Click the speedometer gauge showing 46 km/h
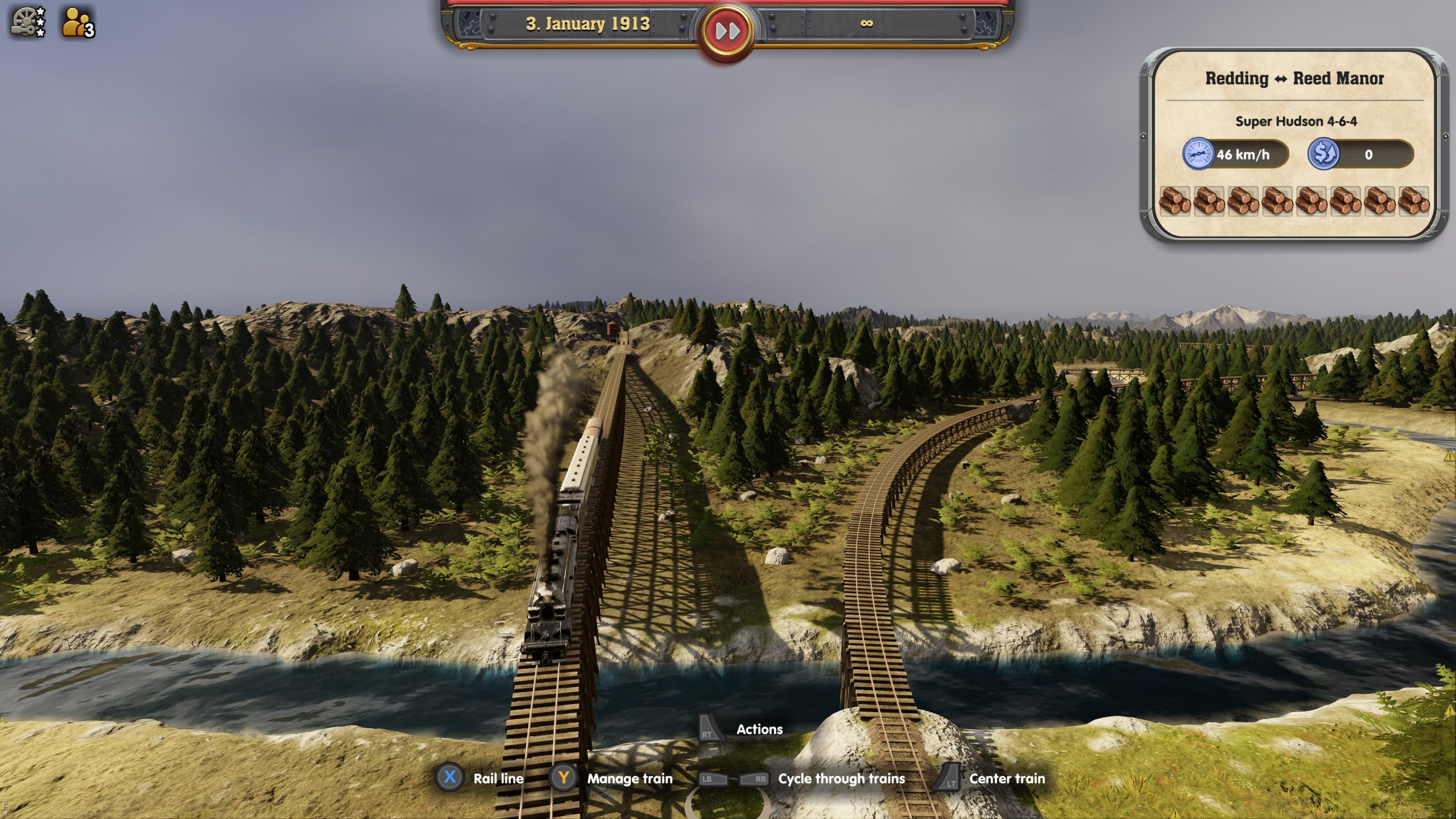The height and width of the screenshot is (819, 1456). (1198, 154)
